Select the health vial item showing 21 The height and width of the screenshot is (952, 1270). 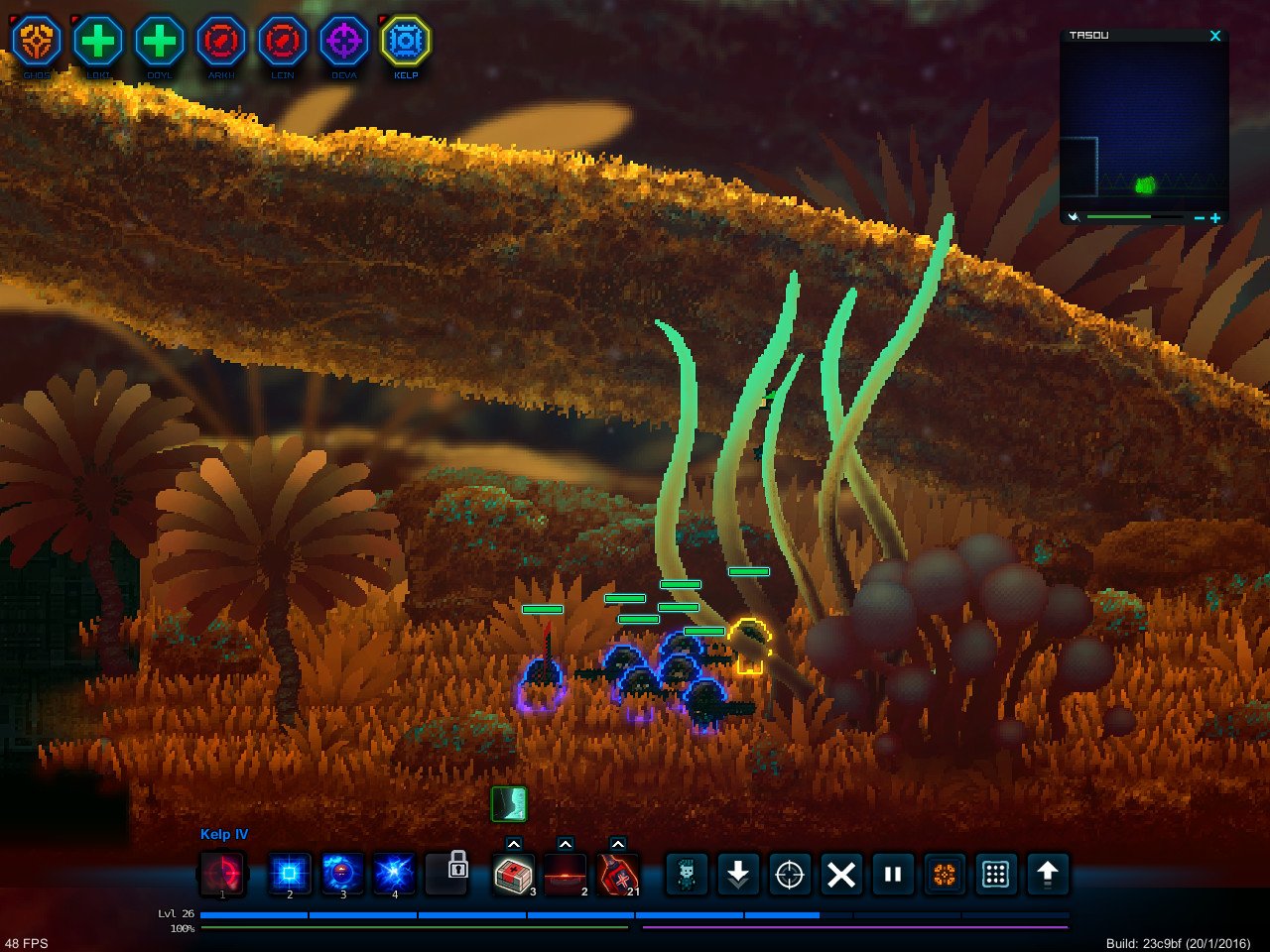pos(616,875)
